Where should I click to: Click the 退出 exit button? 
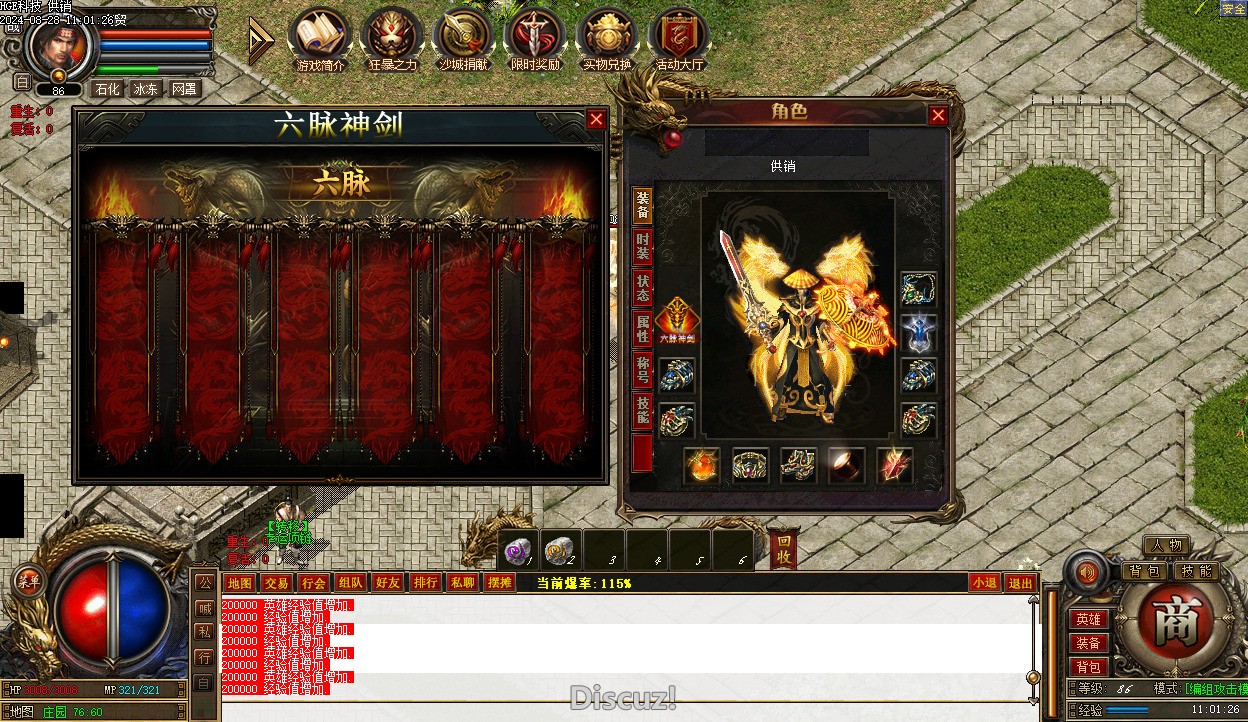(x=1020, y=583)
